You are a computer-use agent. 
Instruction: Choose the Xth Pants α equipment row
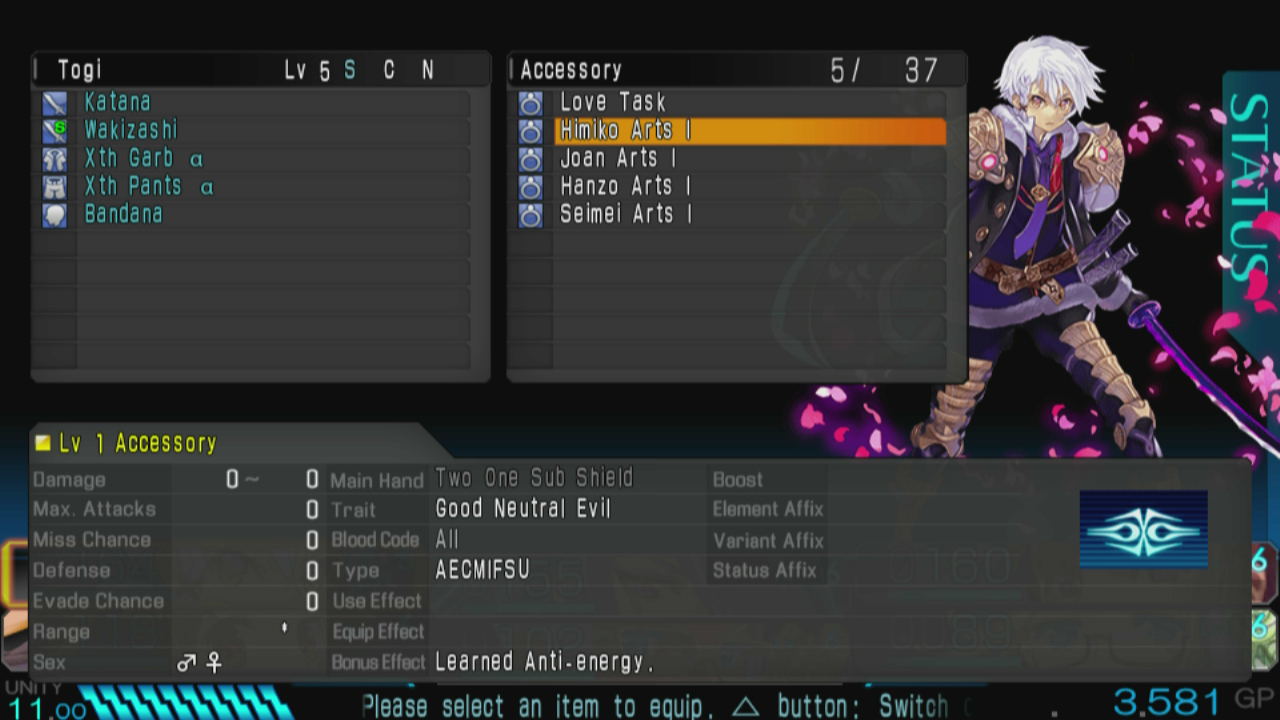[x=148, y=187]
